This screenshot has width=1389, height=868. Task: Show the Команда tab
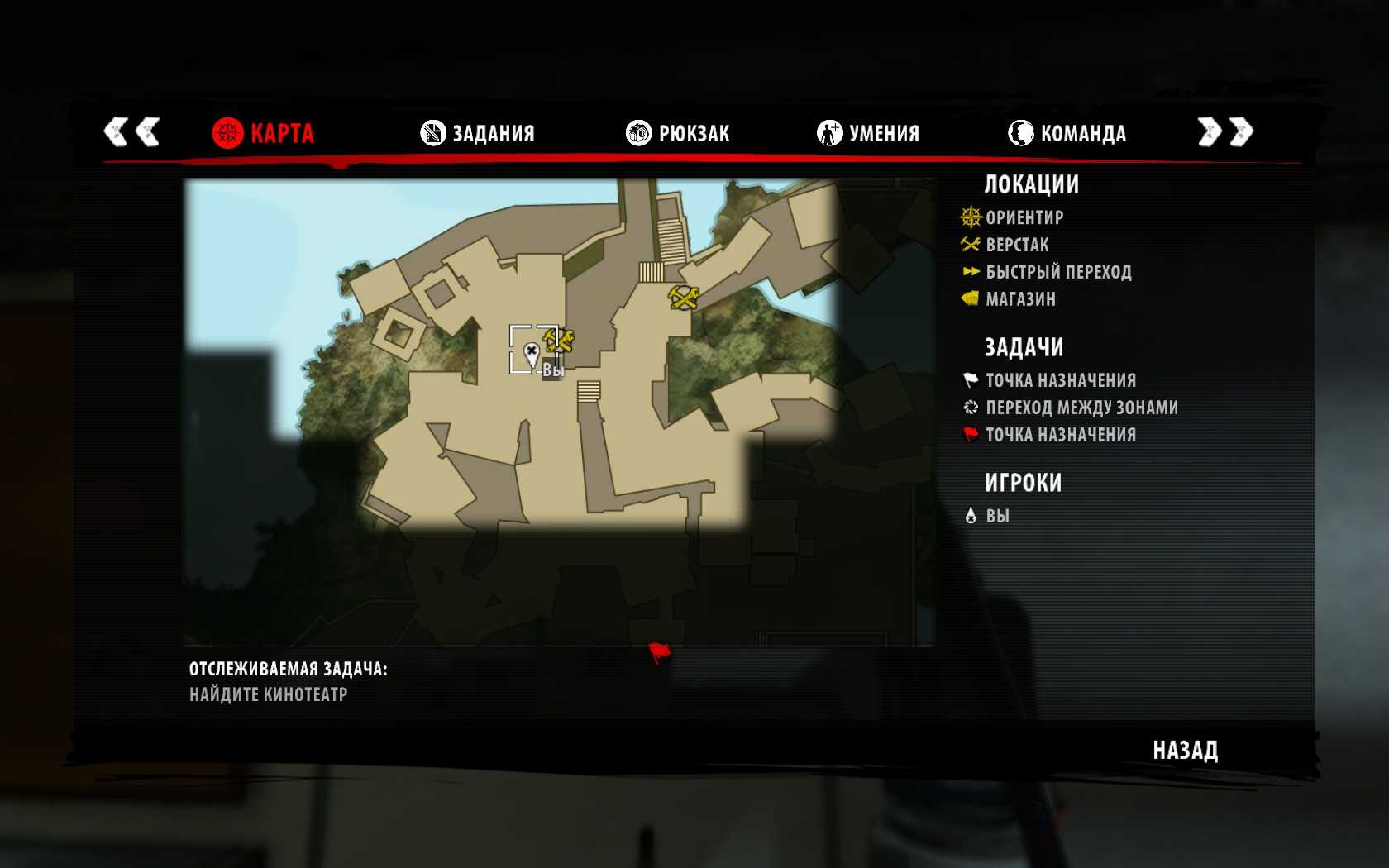pos(1067,133)
